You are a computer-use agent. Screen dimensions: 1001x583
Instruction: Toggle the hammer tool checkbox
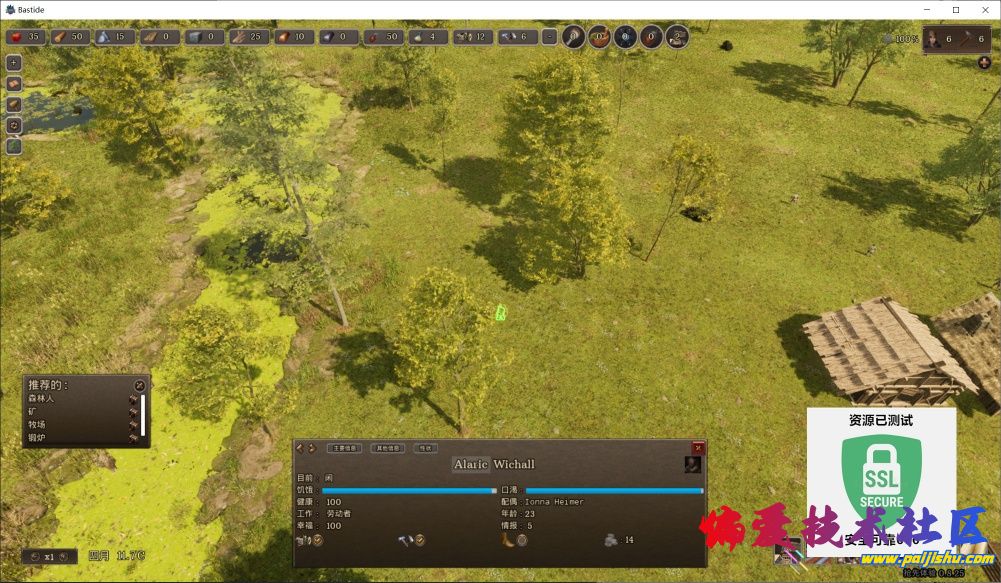coord(419,540)
